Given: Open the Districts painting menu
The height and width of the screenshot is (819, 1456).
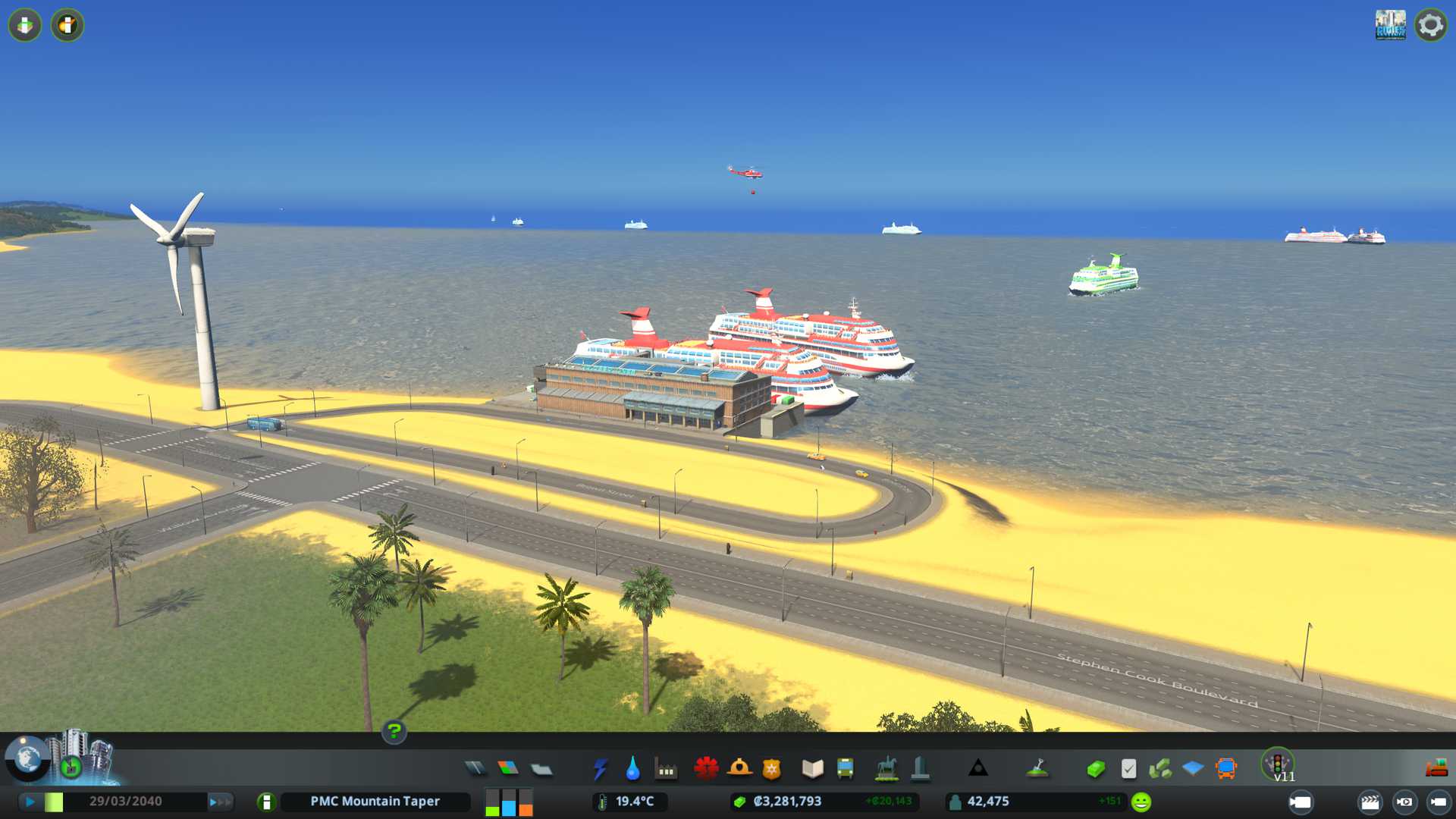Looking at the screenshot, I should tap(541, 769).
